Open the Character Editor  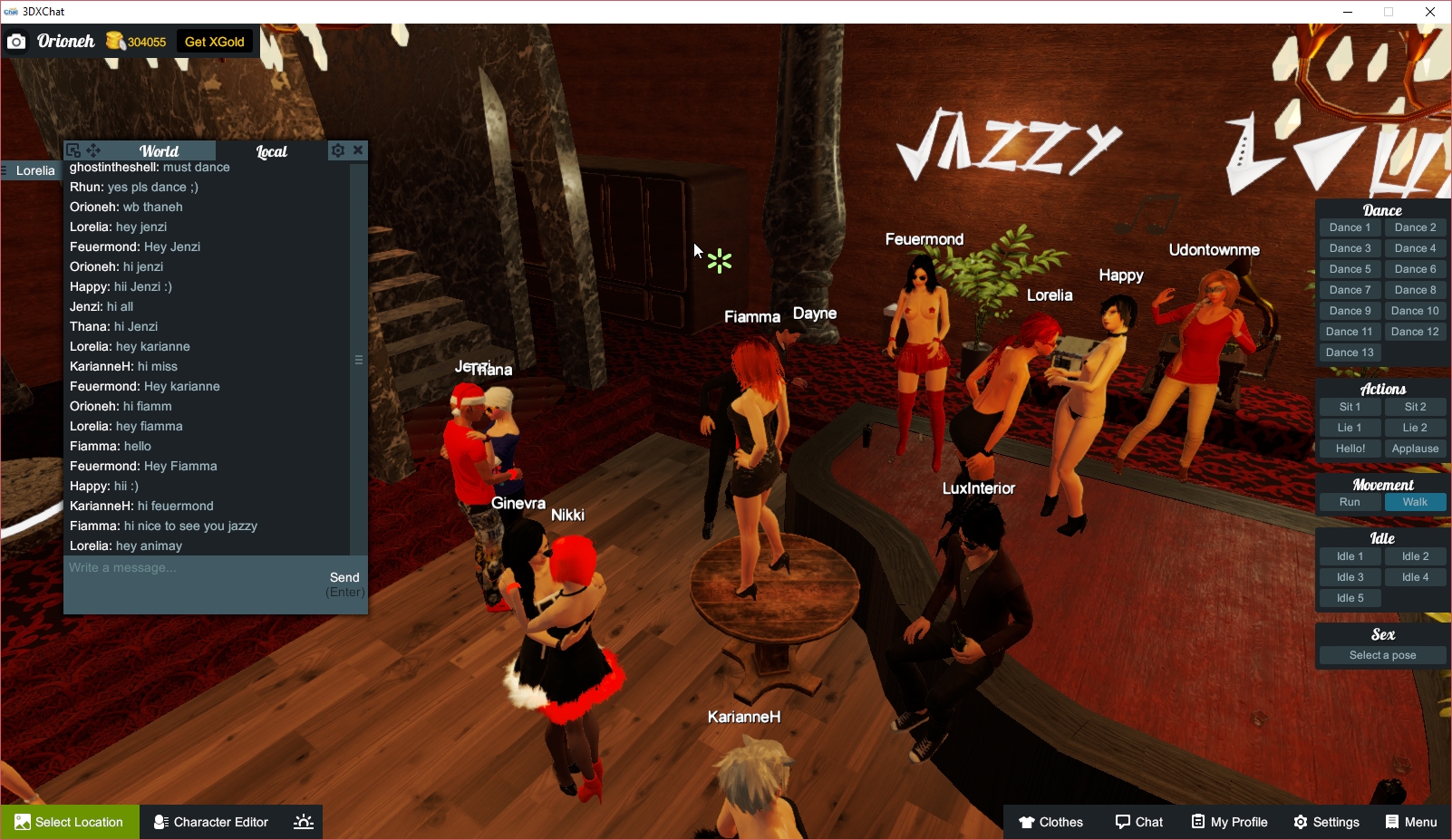click(x=210, y=821)
